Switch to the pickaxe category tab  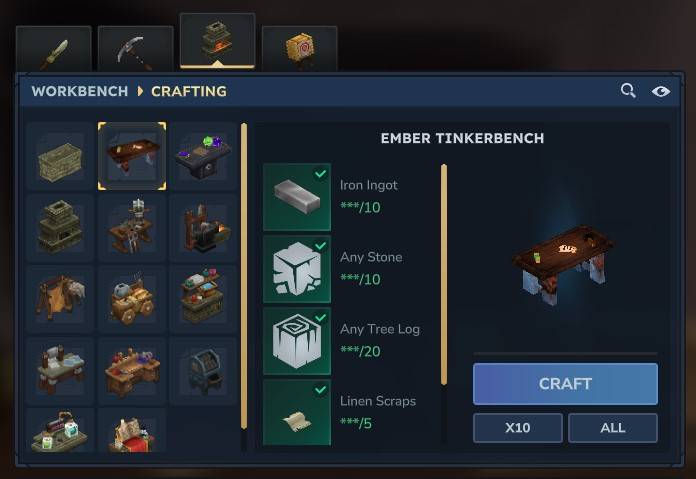(x=135, y=49)
